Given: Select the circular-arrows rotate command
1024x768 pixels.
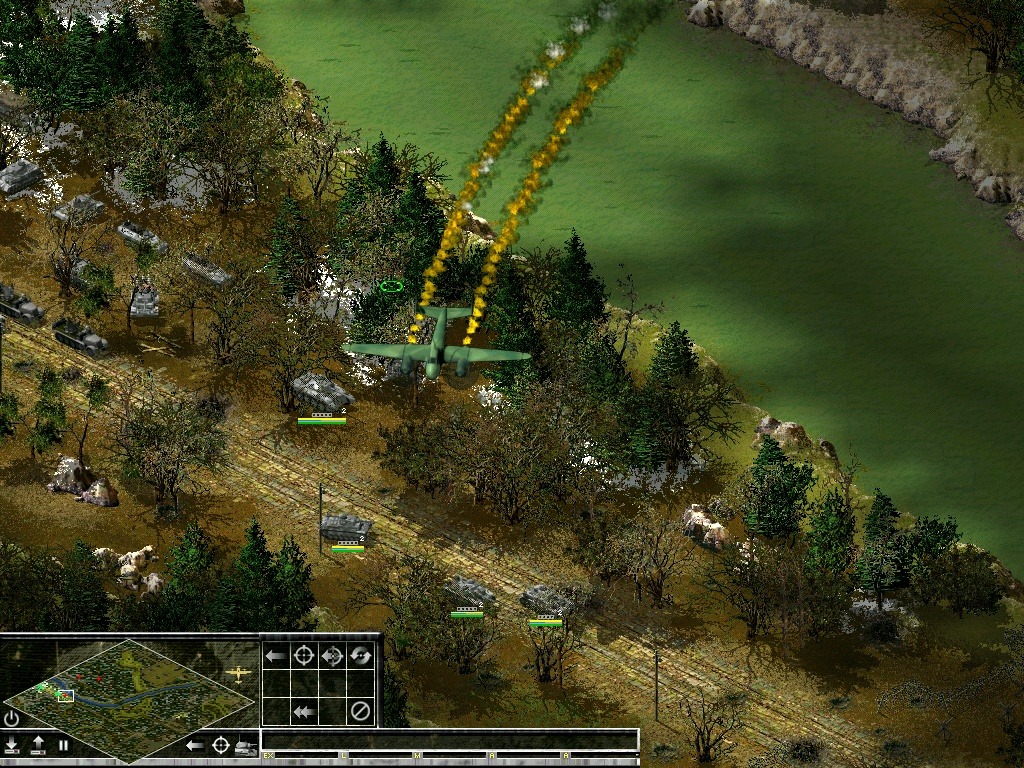Looking at the screenshot, I should [360, 656].
